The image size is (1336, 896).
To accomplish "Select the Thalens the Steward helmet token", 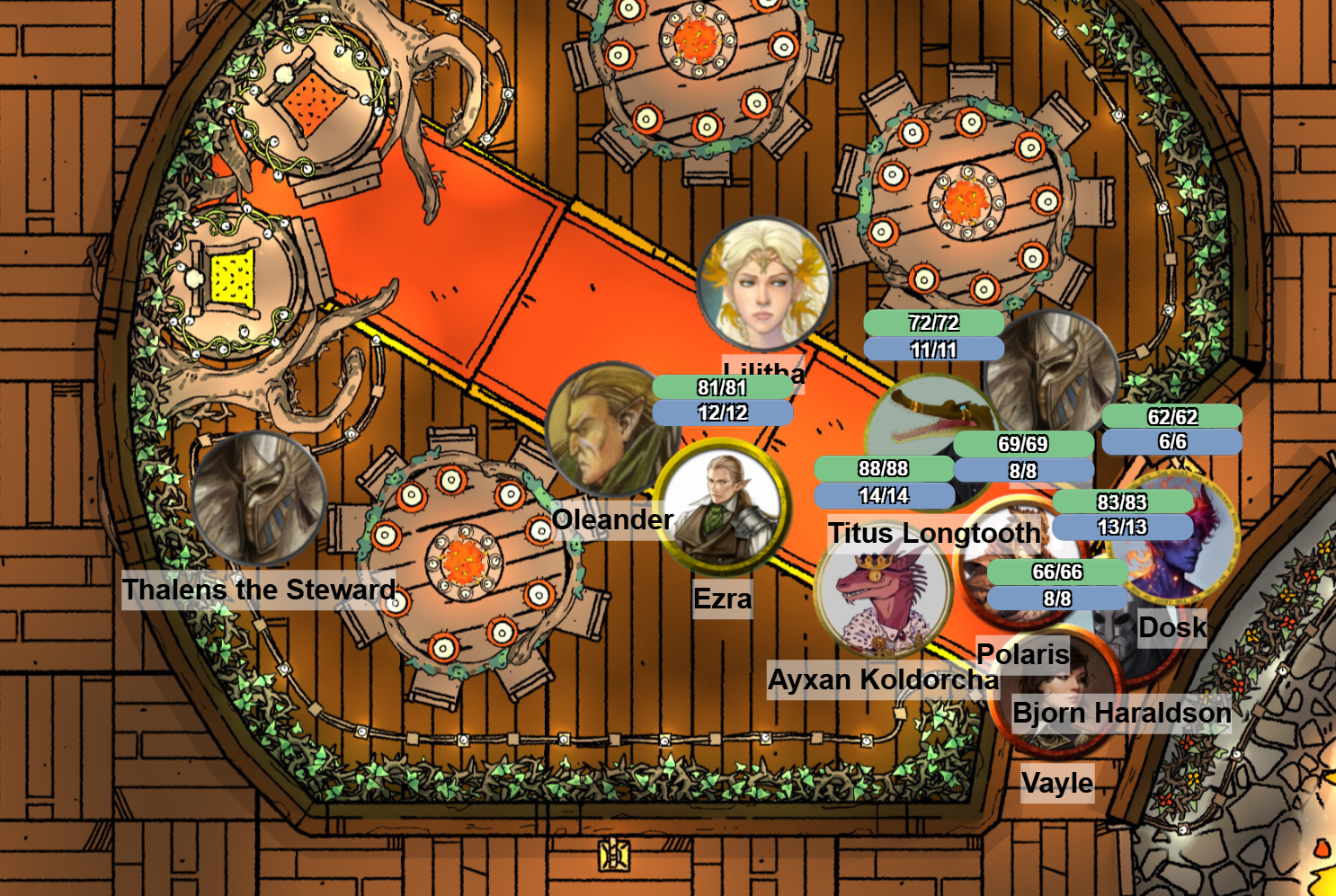I will (x=259, y=500).
